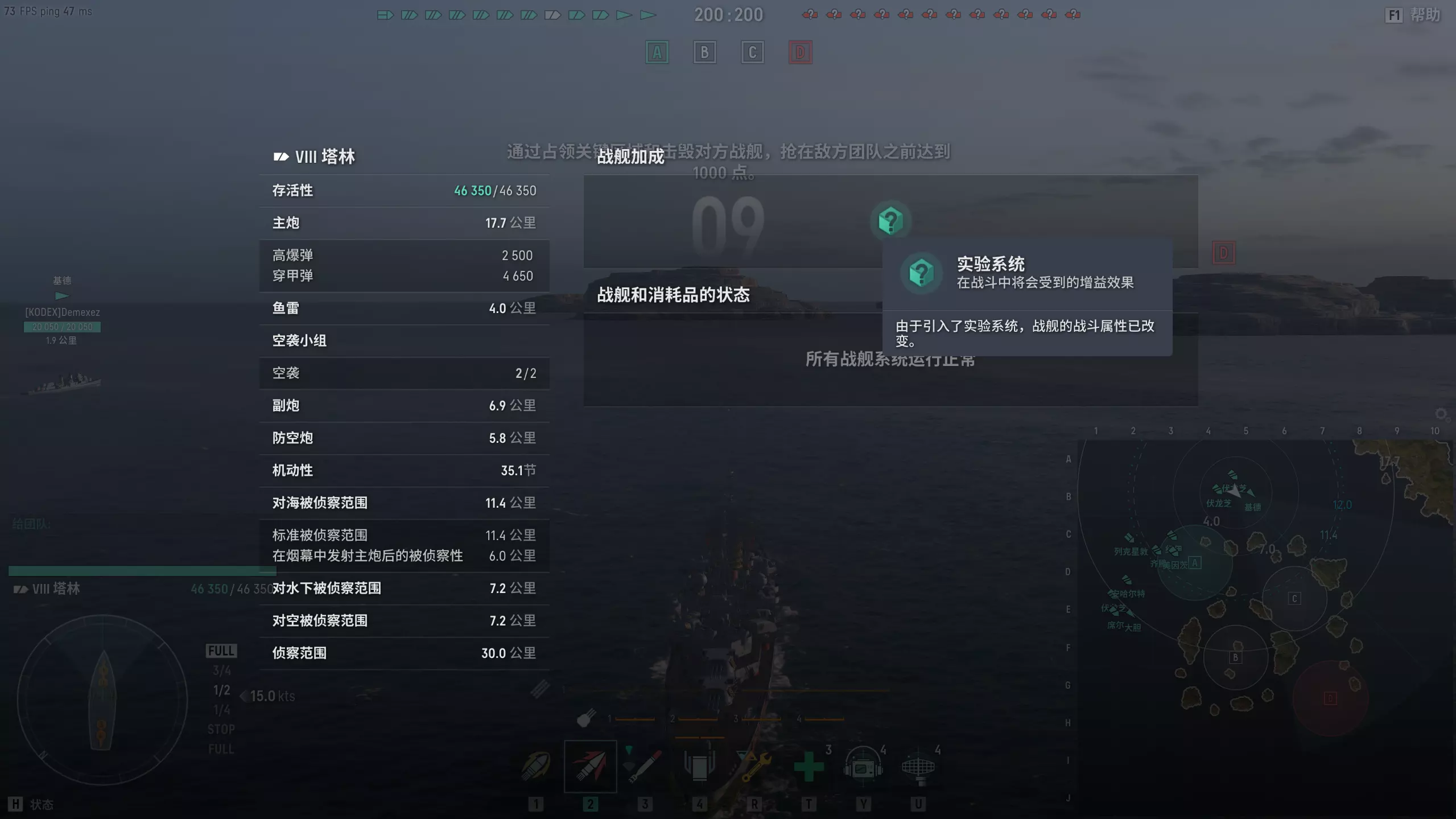The height and width of the screenshot is (819, 1456).
Task: Activate the Damage Control Party wrench icon
Action: (x=754, y=766)
